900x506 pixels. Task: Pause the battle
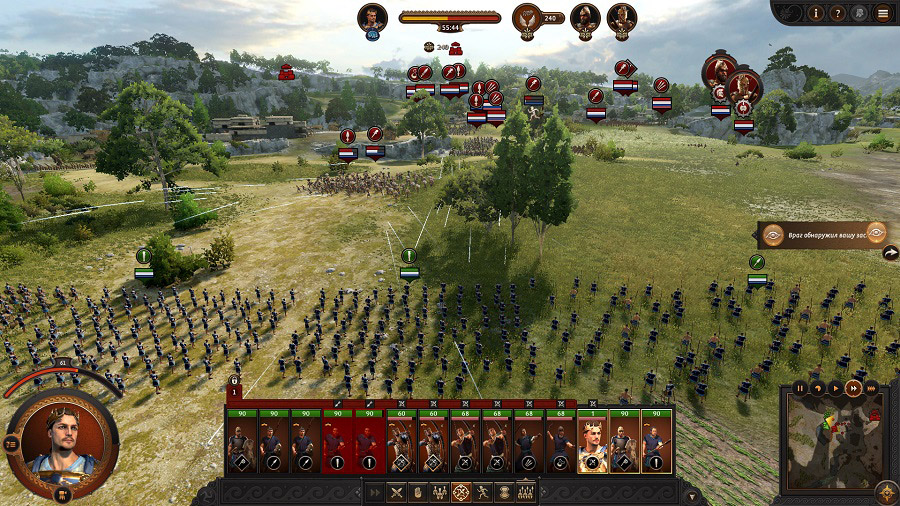tap(800, 387)
